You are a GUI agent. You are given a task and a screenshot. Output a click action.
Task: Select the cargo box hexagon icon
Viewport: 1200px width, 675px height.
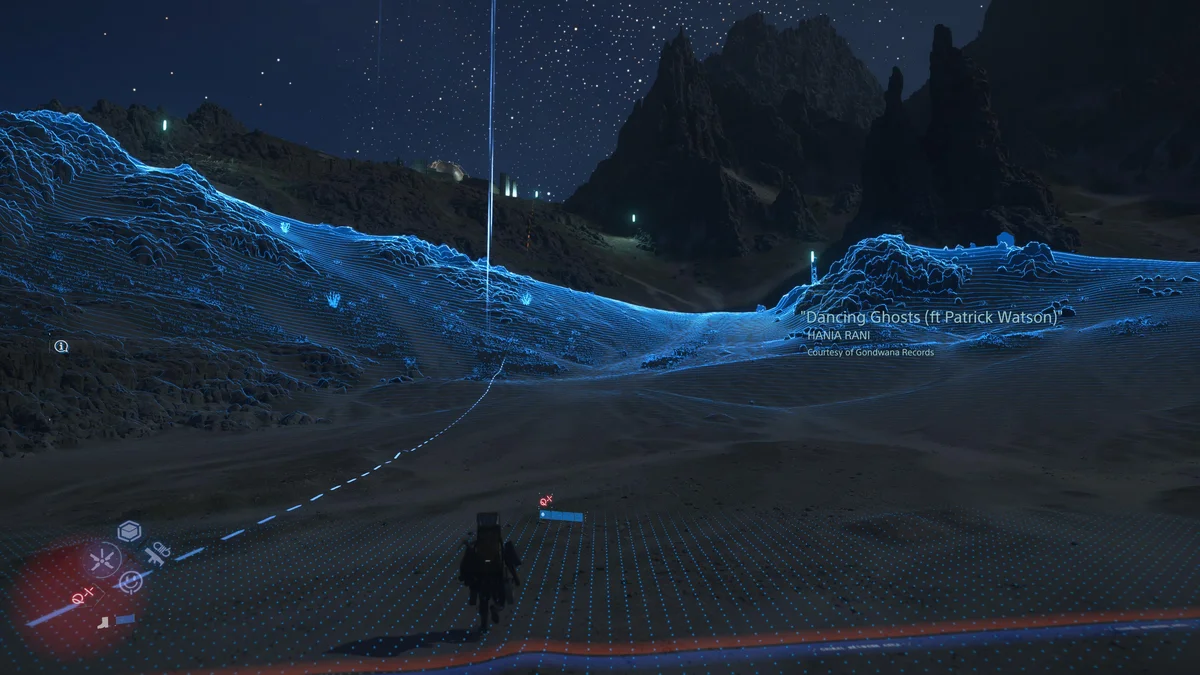(x=129, y=531)
